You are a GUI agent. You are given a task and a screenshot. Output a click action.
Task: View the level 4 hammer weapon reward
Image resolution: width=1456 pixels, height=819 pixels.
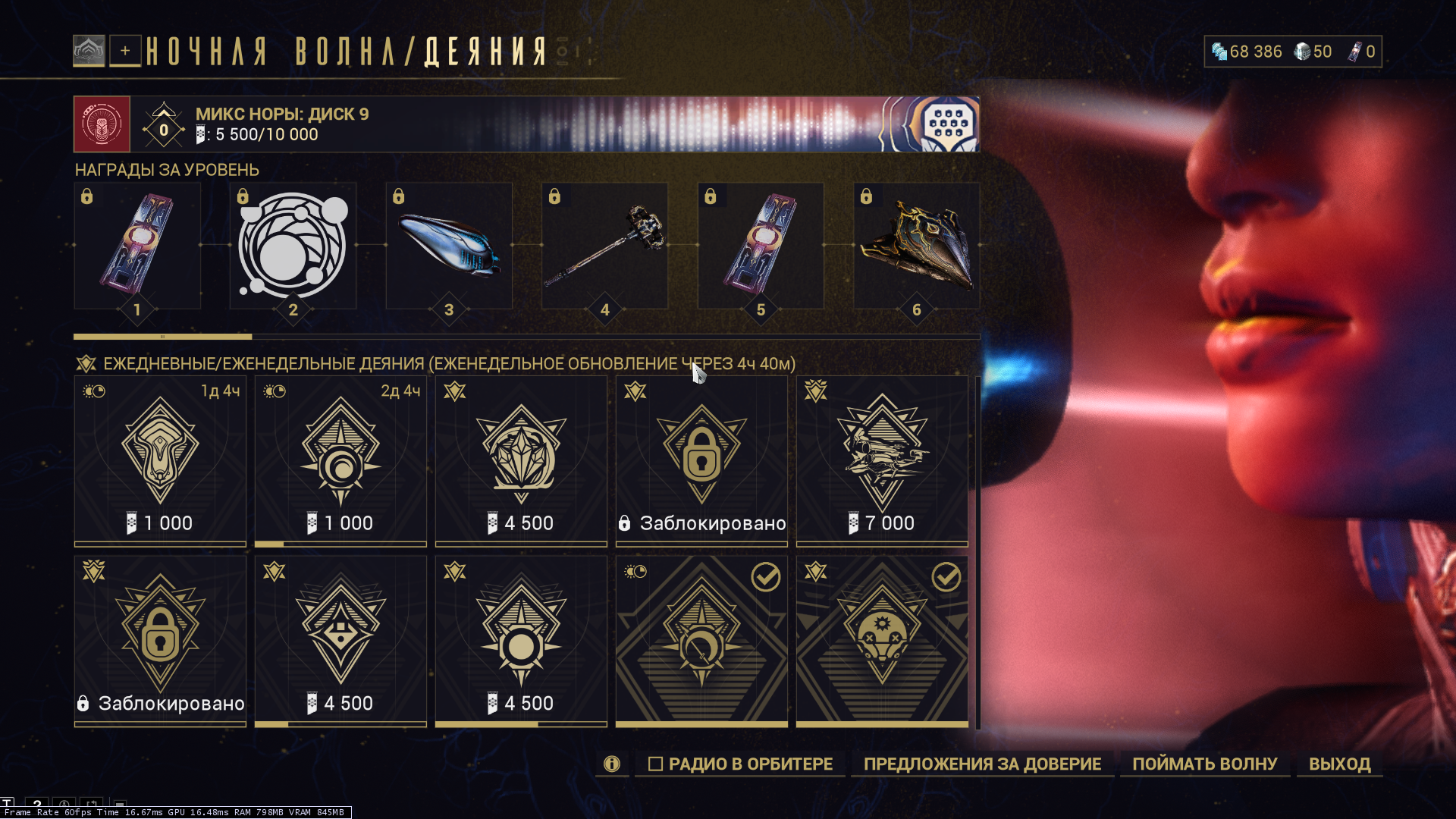(604, 246)
